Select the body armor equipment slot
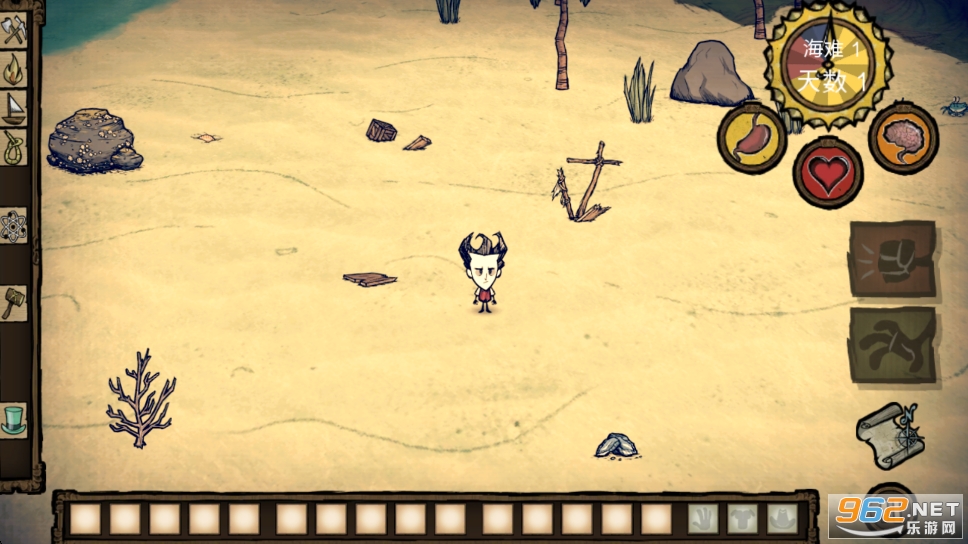The height and width of the screenshot is (544, 968). 742,518
